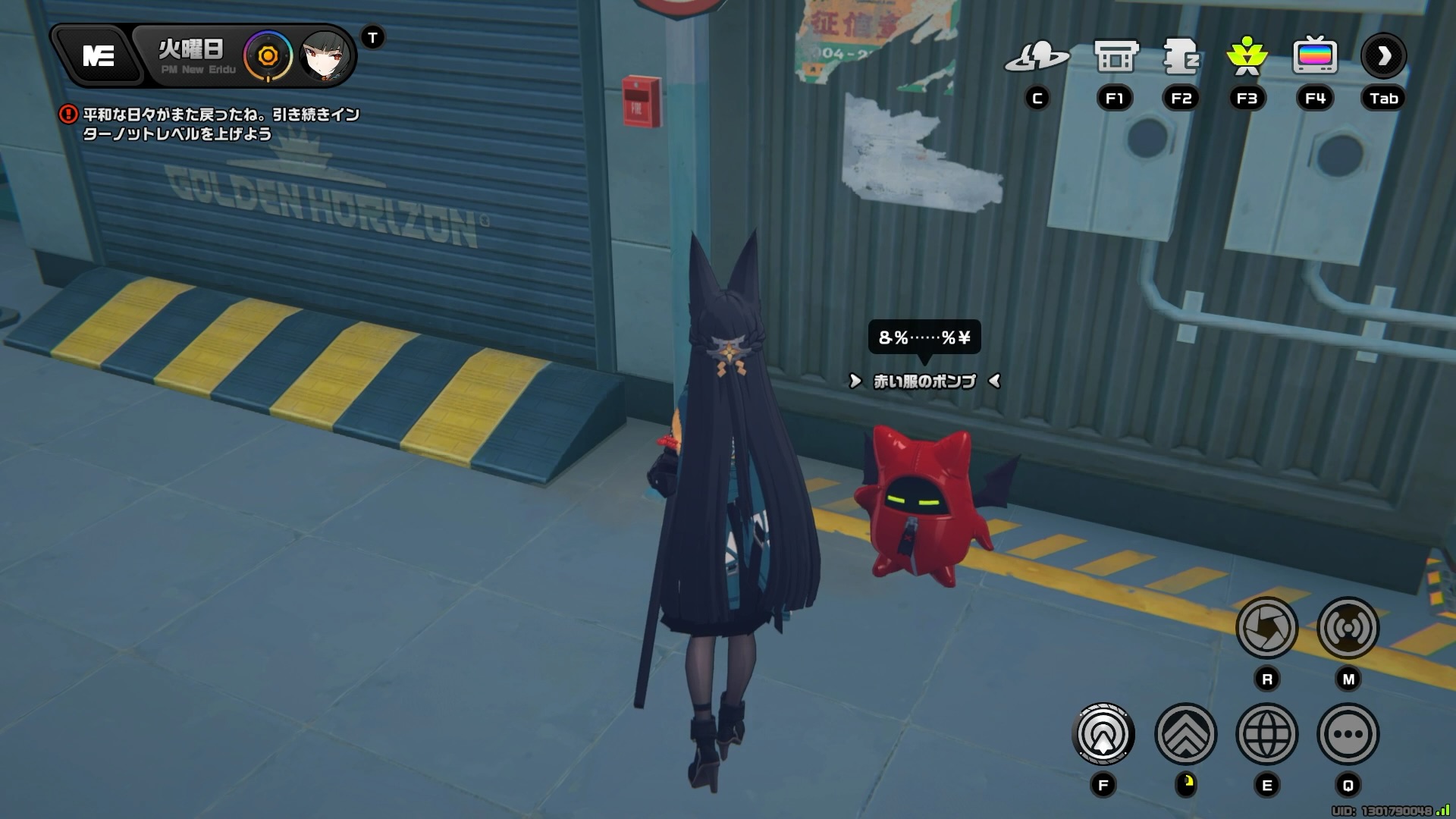Open the Video Store TV icon bound to F4
The height and width of the screenshot is (819, 1456).
(1314, 57)
